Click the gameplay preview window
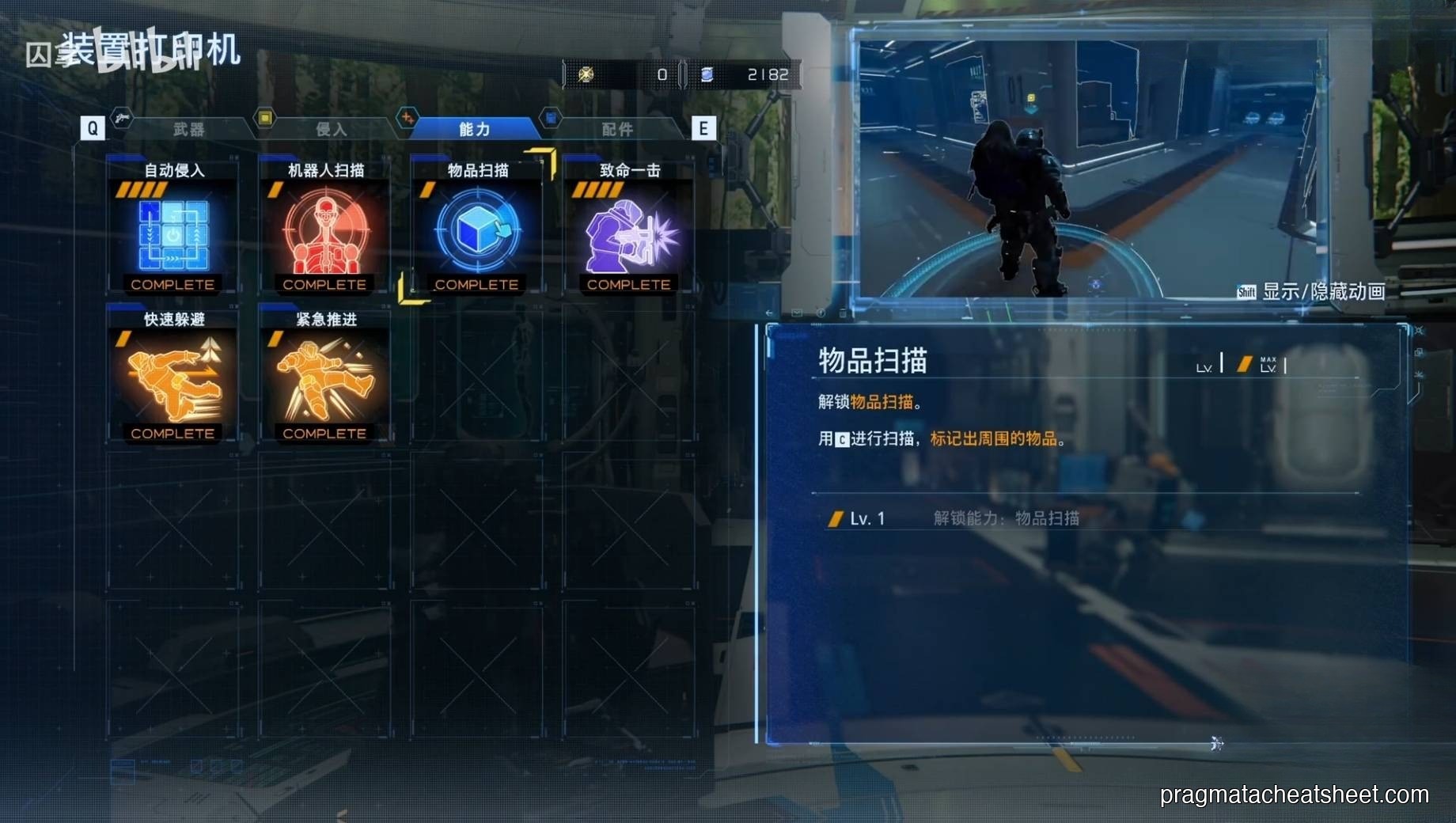Image resolution: width=1456 pixels, height=823 pixels. (1092, 158)
